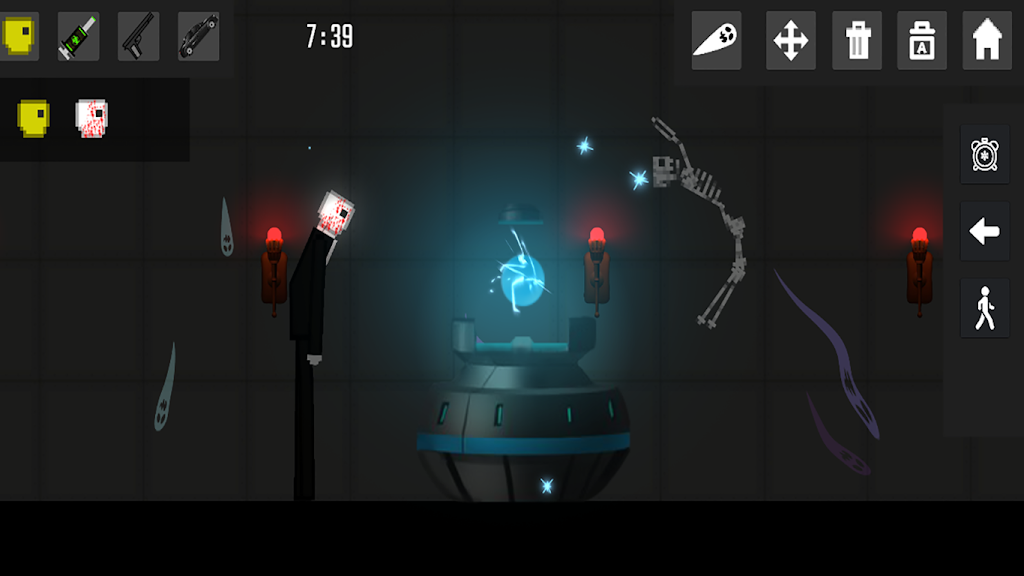Select the yellow melon head category
Screen dimensions: 1024x576
coord(18,36)
